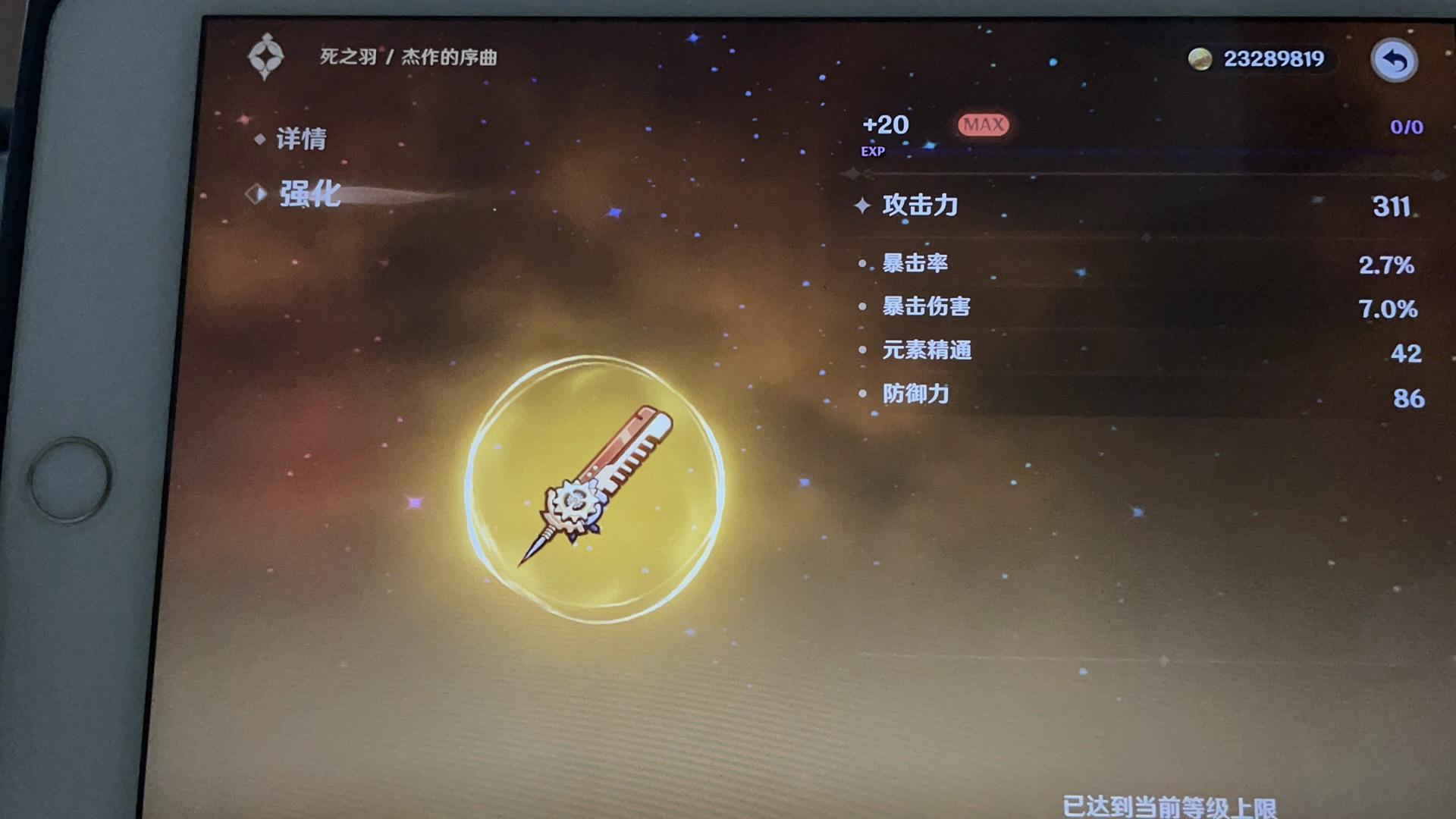Image resolution: width=1456 pixels, height=819 pixels.
Task: Click the fodder counter showing 0/0
Action: (1405, 127)
